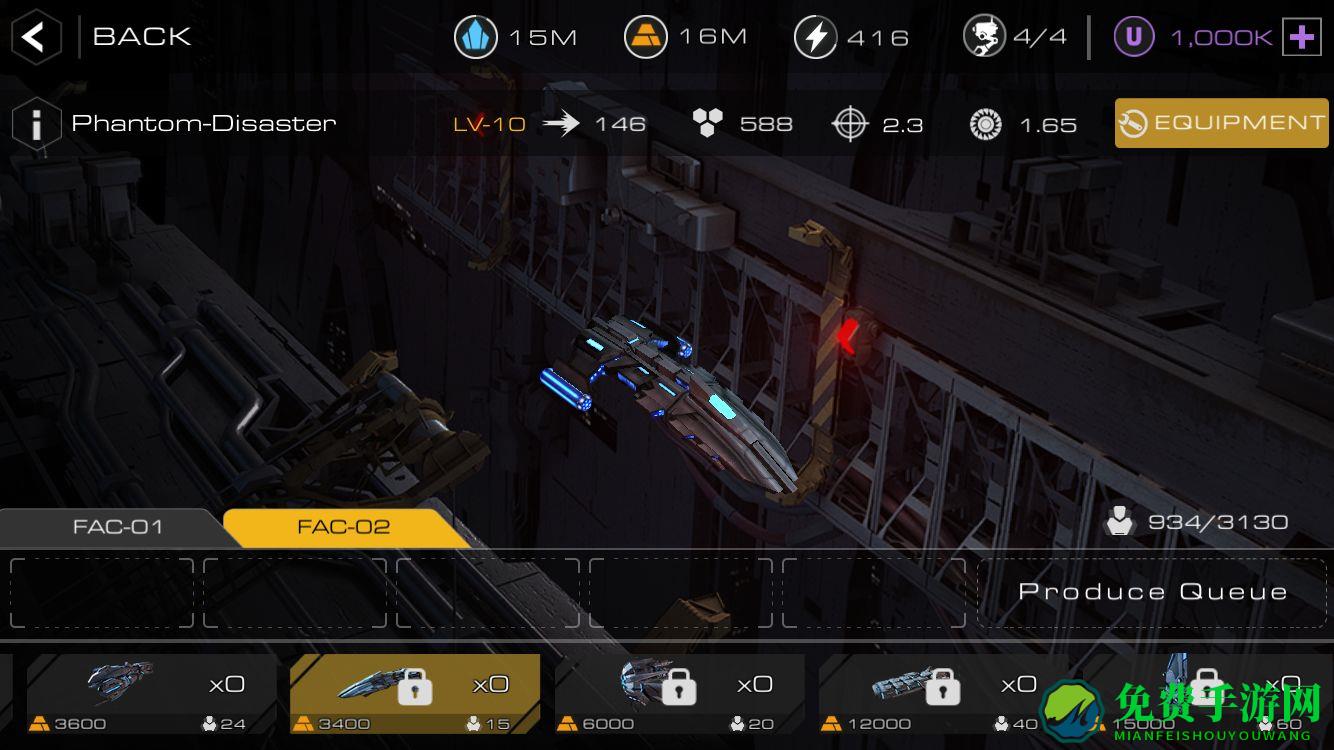Open the EQUIPMENT panel

point(1221,123)
